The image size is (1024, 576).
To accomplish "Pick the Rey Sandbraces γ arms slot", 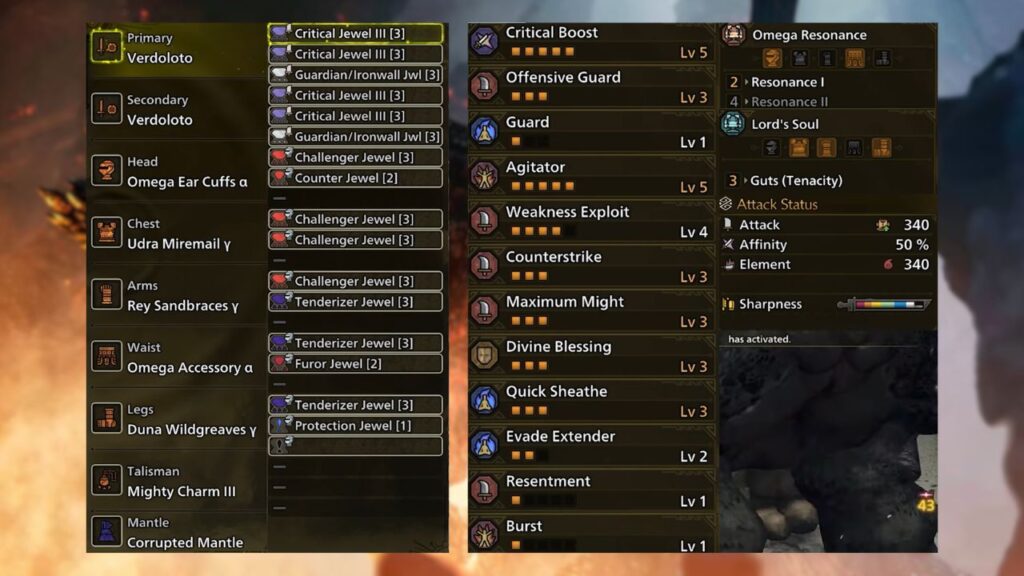I will click(x=176, y=295).
